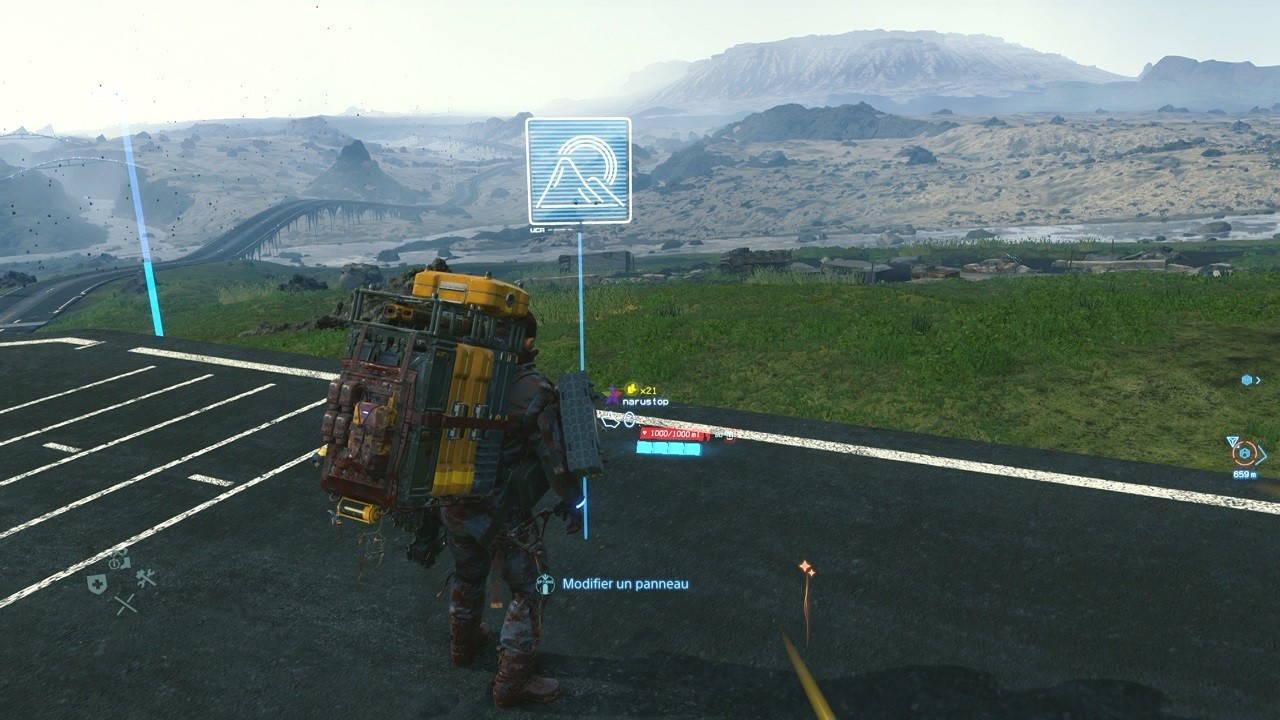Click the crossed climbing stakes icon bottom-left

(x=125, y=603)
